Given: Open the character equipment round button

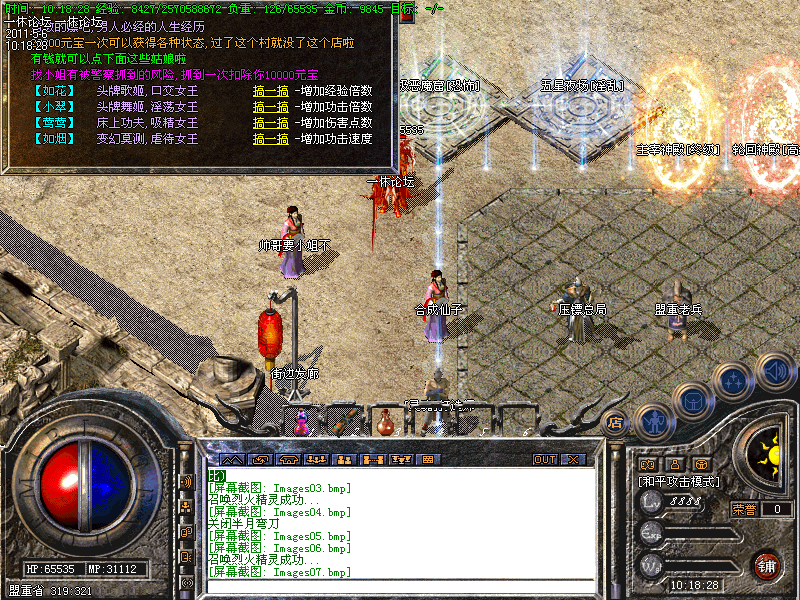Looking at the screenshot, I should [x=653, y=421].
